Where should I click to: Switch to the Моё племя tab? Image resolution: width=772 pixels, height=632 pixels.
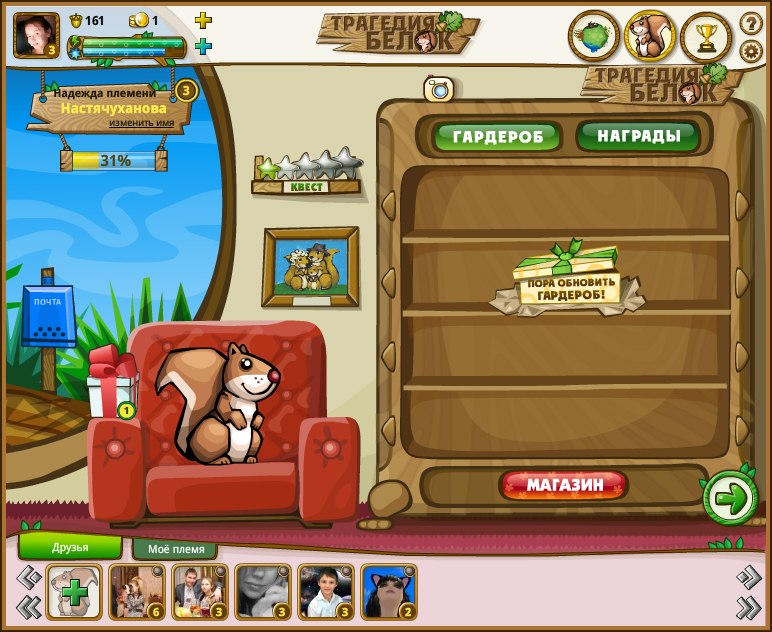[175, 549]
